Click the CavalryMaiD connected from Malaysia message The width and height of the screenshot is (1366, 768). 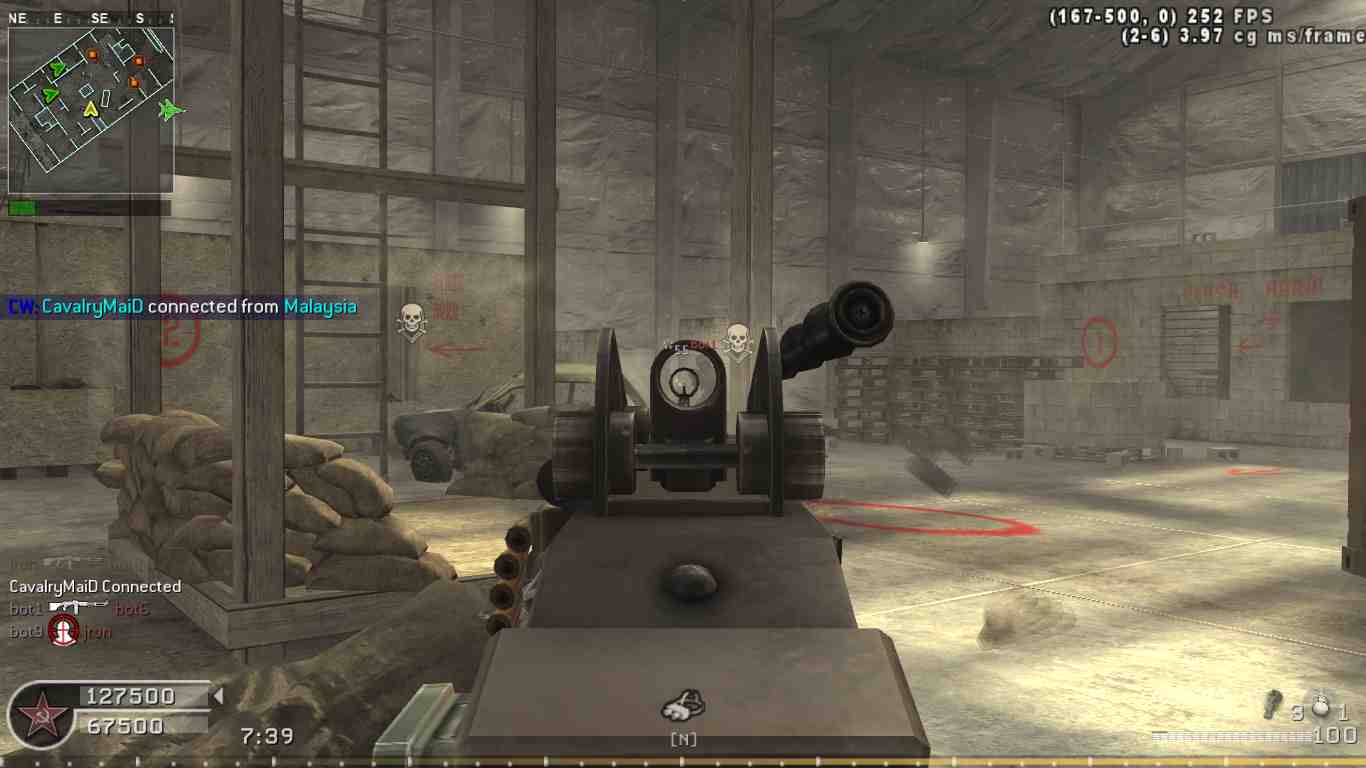point(183,307)
